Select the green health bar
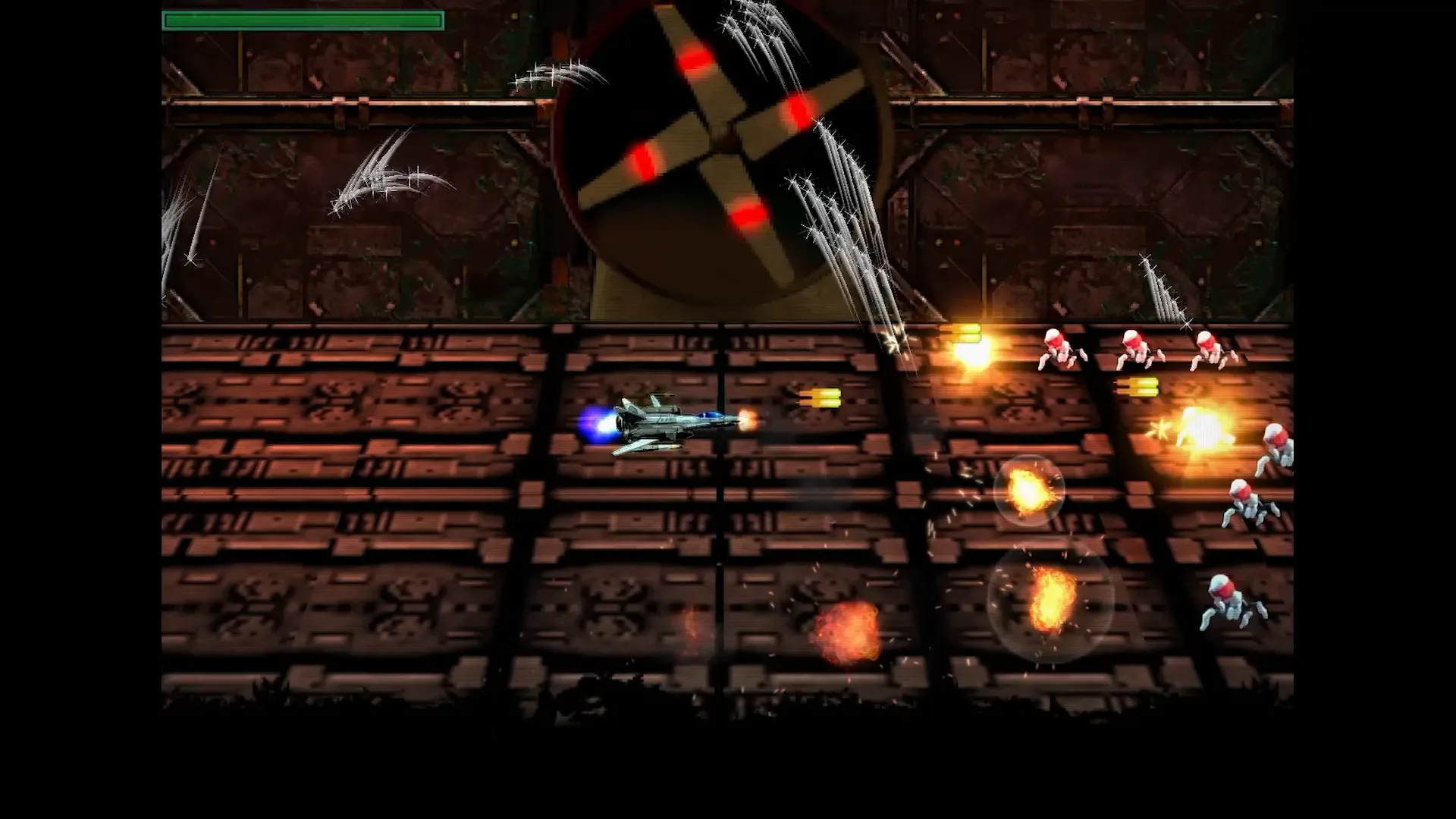Screen dimensions: 1456x819 303,20
